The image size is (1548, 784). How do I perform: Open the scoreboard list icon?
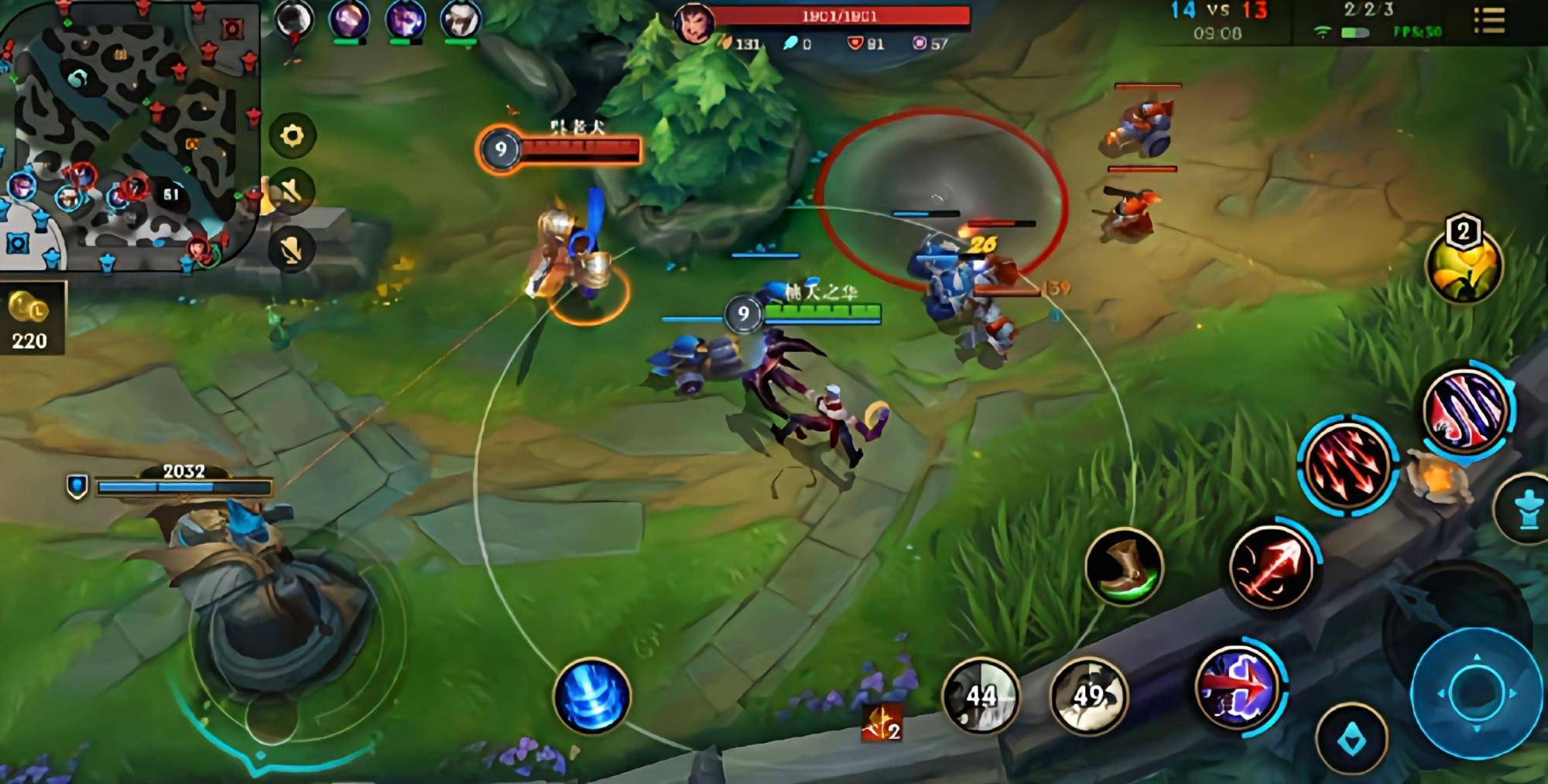click(x=1488, y=21)
